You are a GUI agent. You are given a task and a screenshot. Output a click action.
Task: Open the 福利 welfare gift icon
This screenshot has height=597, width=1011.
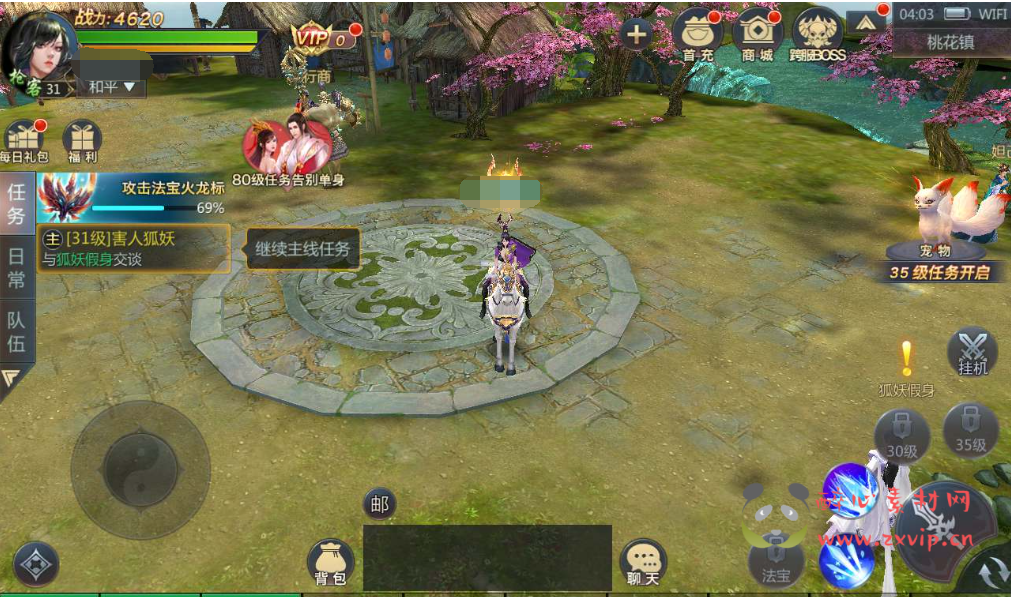click(x=82, y=141)
